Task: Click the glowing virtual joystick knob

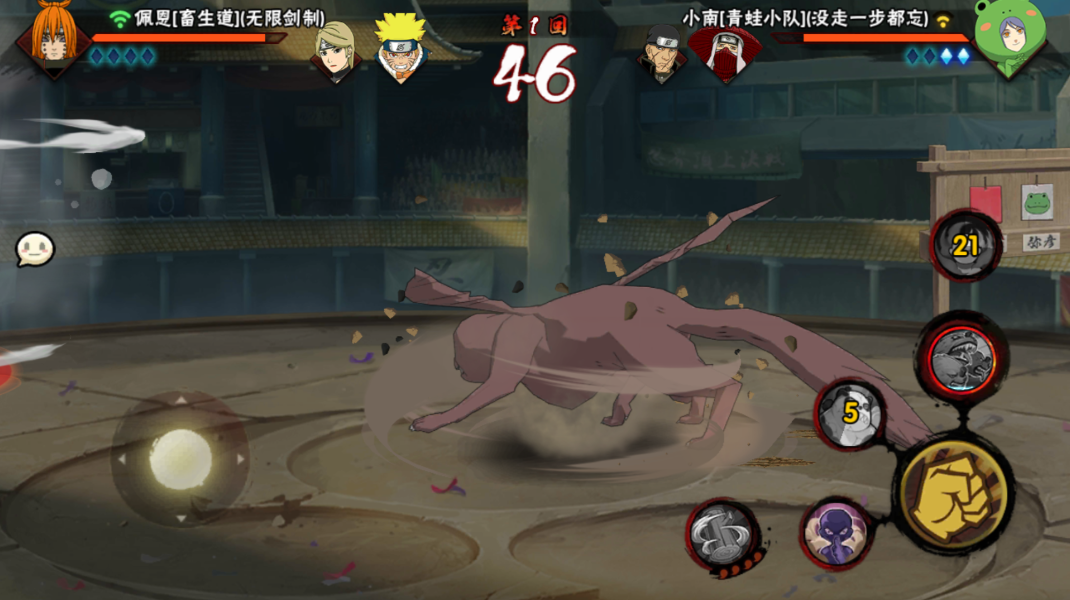Action: pos(181,459)
